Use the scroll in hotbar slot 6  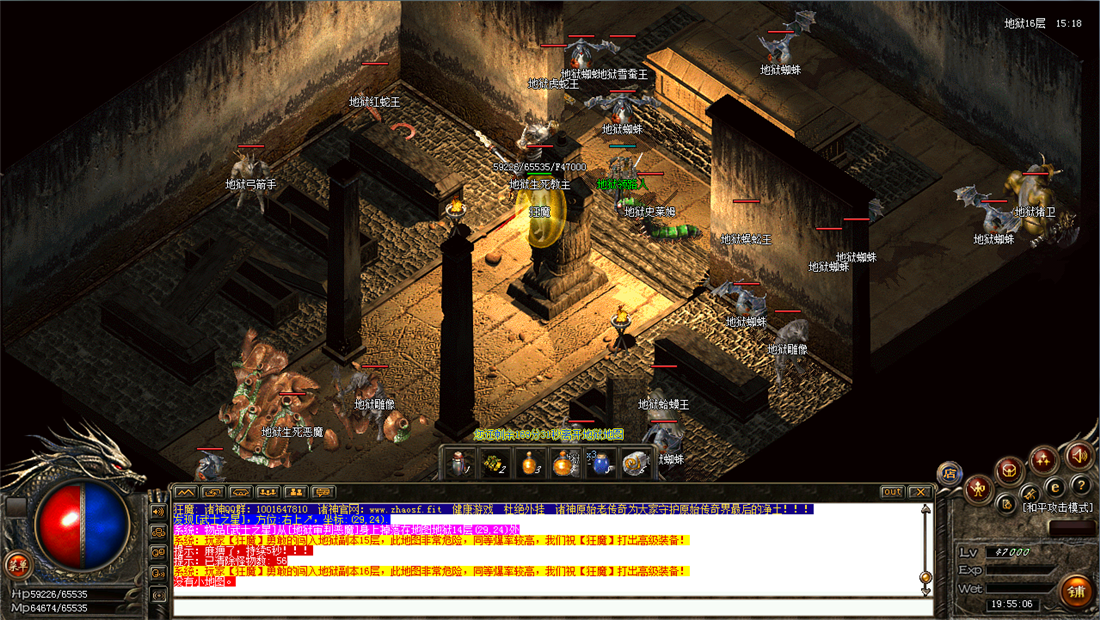click(x=635, y=463)
